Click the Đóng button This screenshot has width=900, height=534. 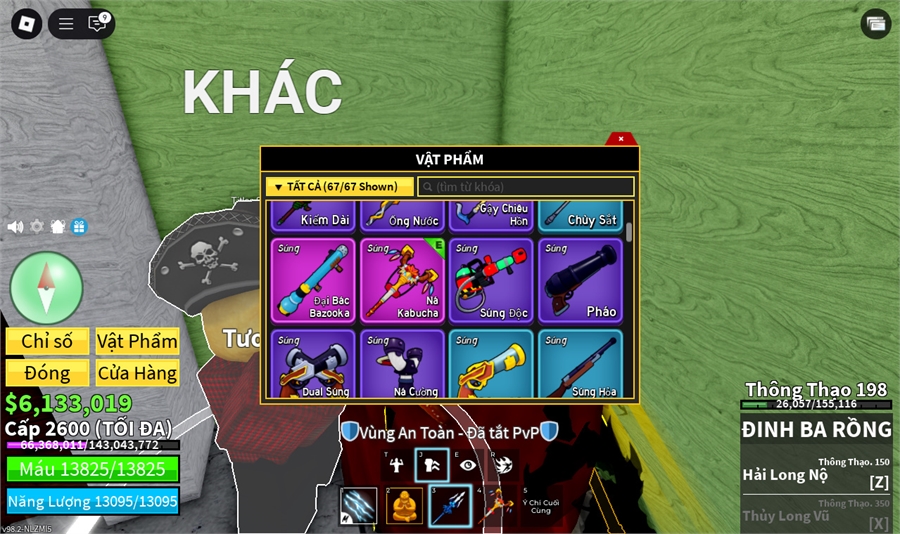click(x=47, y=373)
